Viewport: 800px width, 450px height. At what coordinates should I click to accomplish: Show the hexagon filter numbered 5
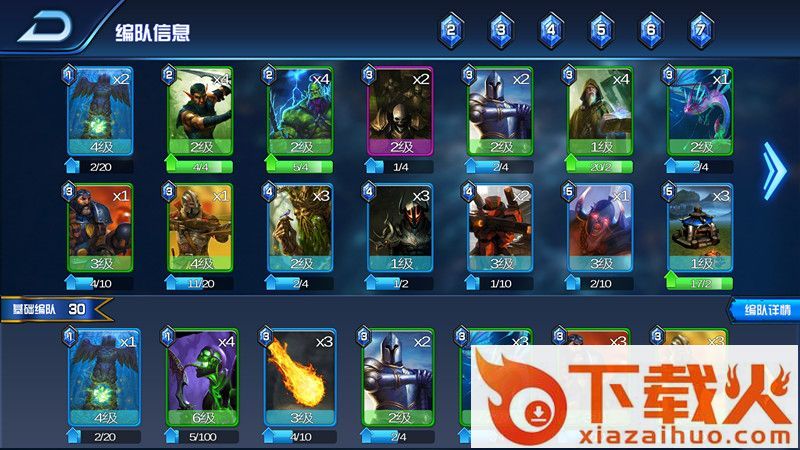(601, 31)
